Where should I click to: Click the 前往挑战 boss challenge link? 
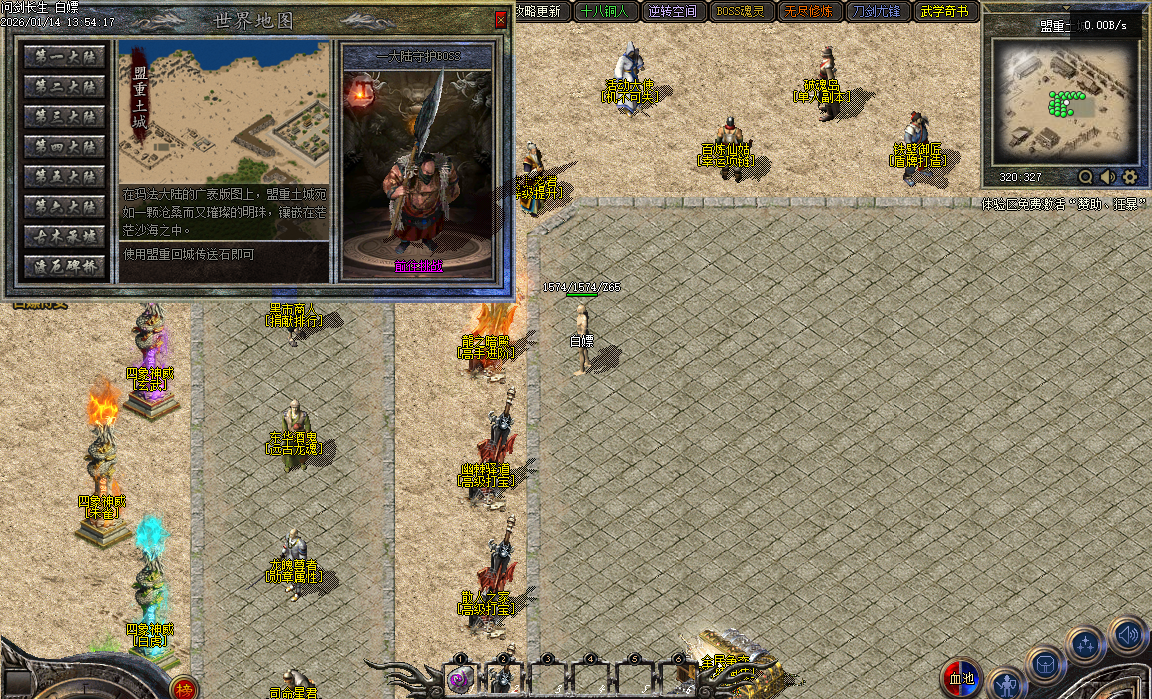click(x=417, y=267)
